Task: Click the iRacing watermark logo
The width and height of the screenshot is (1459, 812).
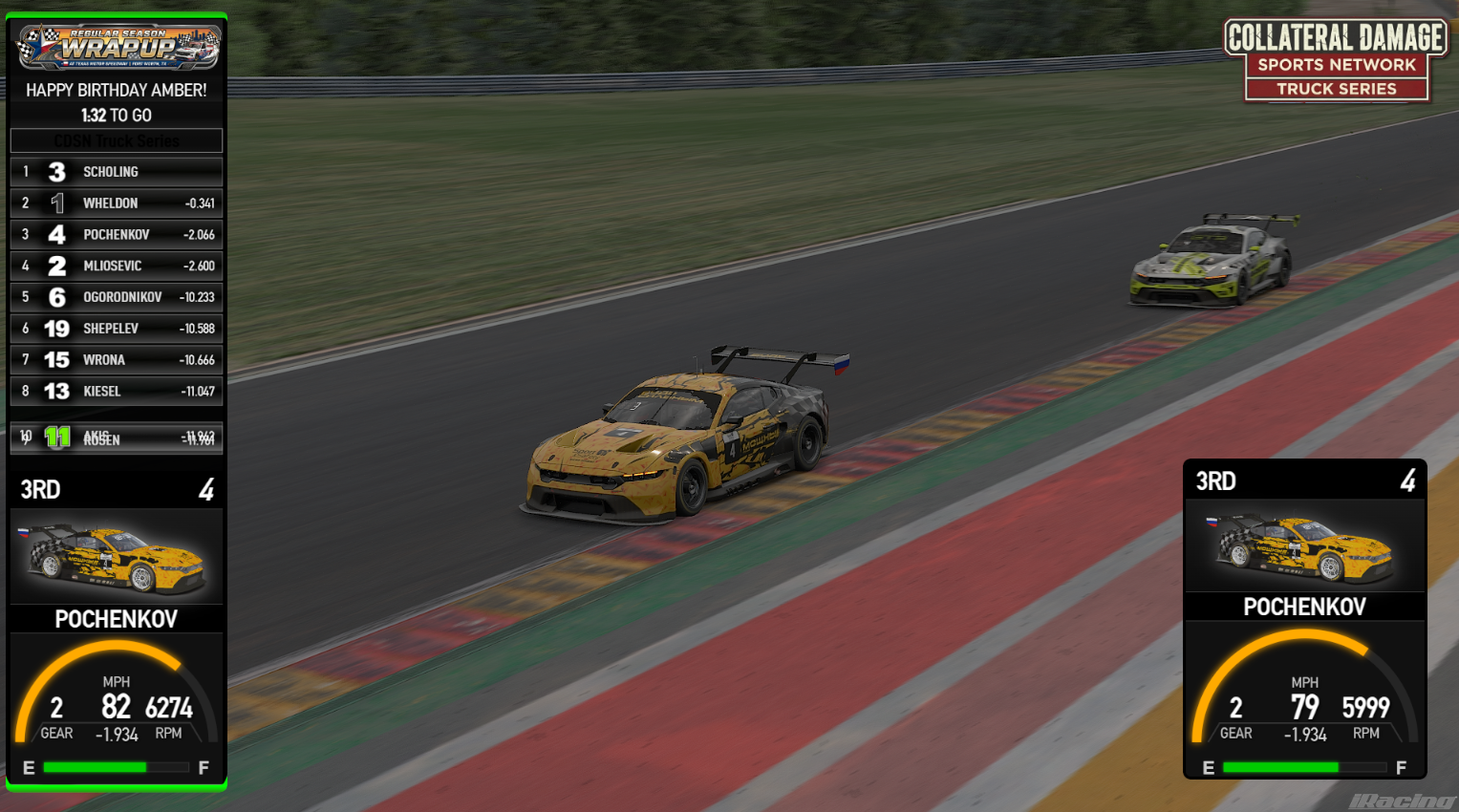Action: tap(1402, 801)
